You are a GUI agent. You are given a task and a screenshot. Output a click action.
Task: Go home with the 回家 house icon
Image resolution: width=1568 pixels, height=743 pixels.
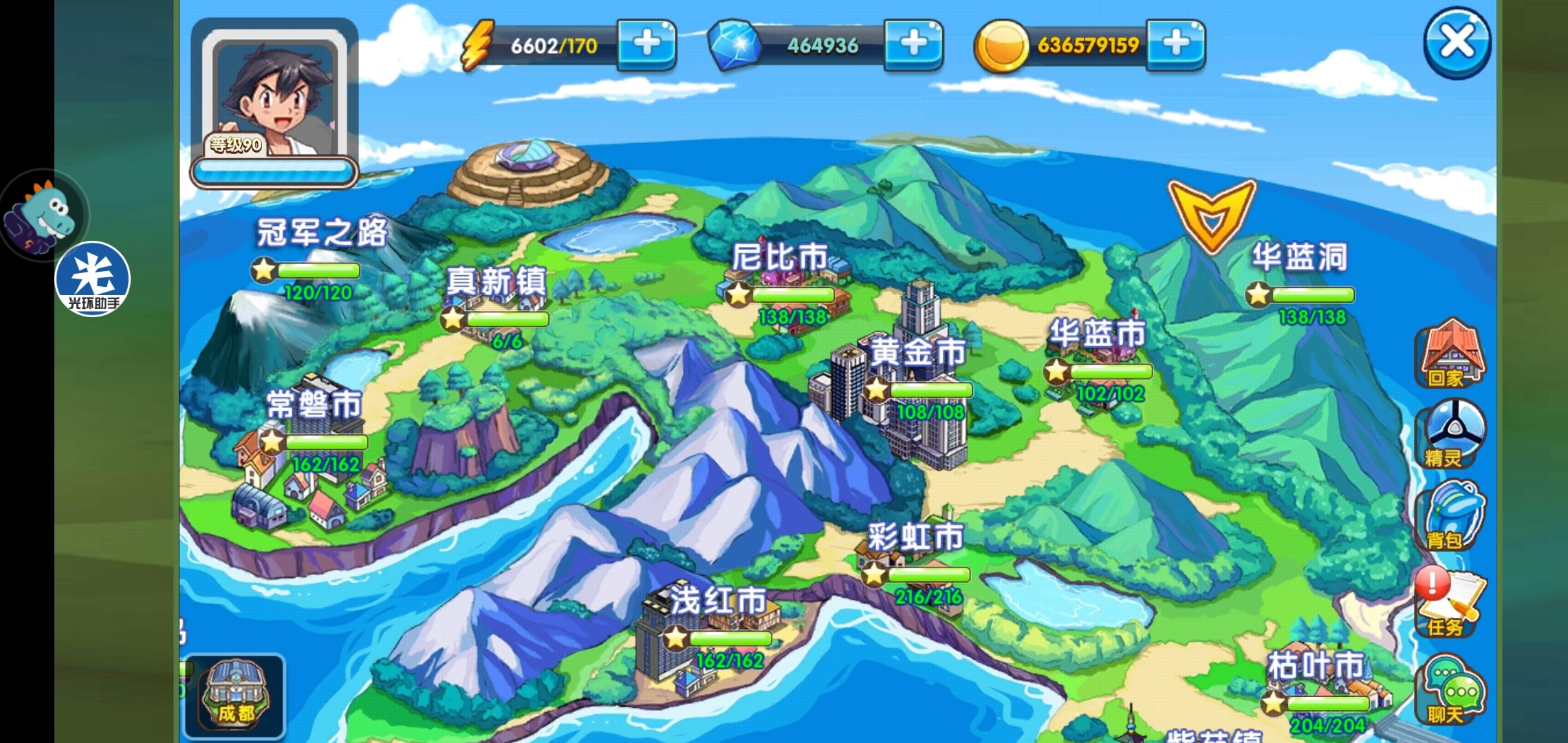1450,354
